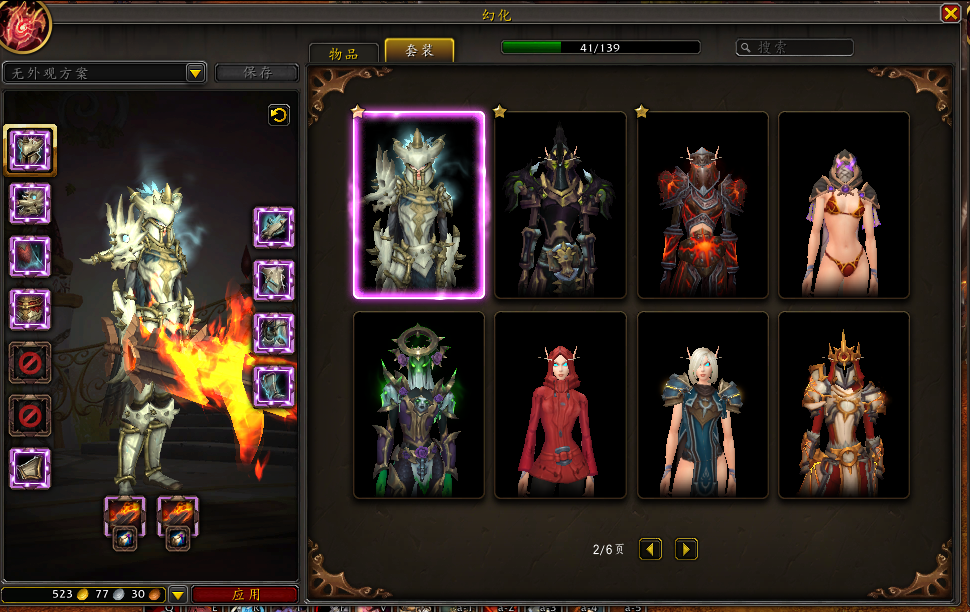This screenshot has height=612, width=970.
Task: Apply transmog with the 应用 button
Action: (x=245, y=594)
